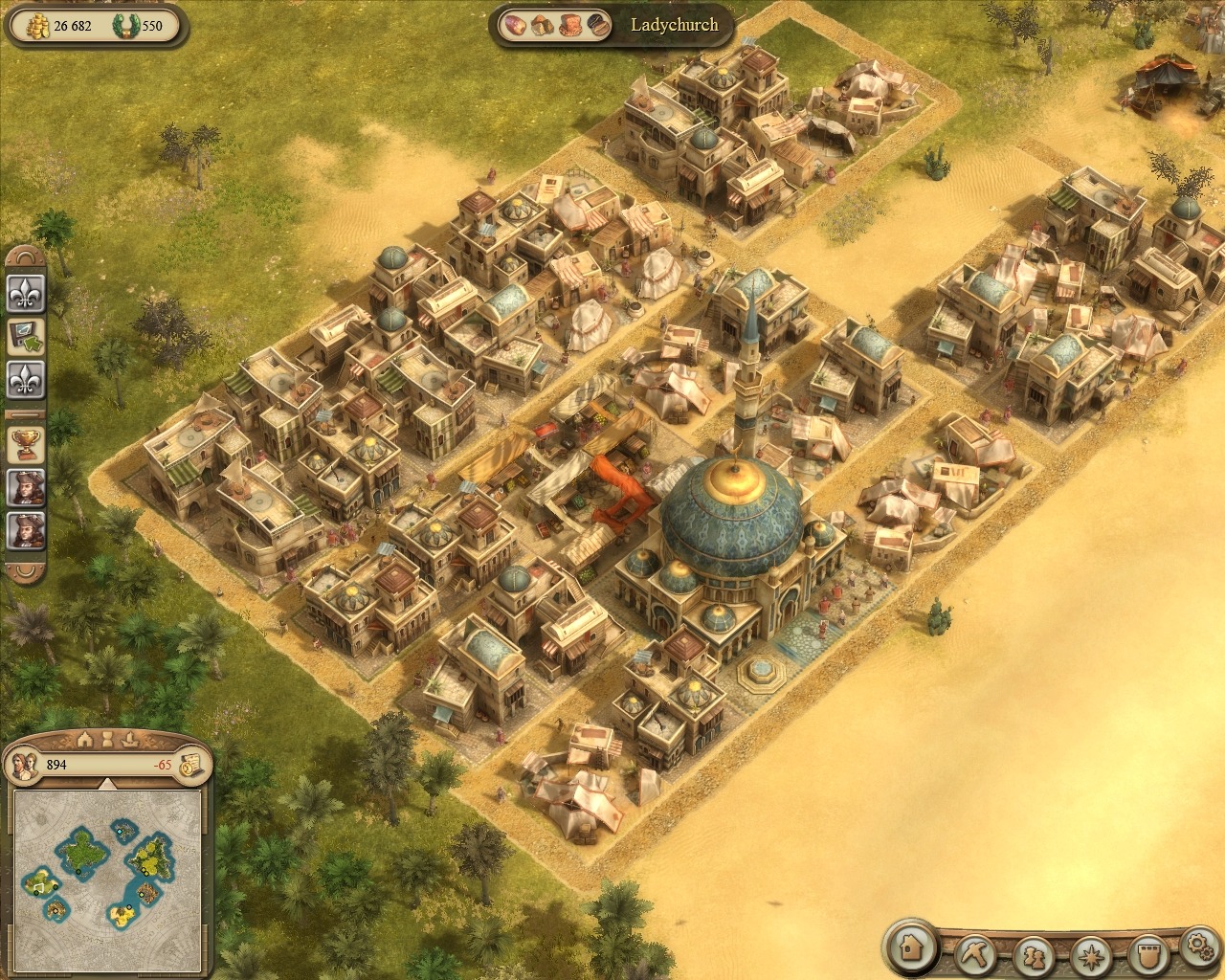This screenshot has width=1225, height=980.
Task: Click the inhabitants portrait icon
Action: coord(25,765)
